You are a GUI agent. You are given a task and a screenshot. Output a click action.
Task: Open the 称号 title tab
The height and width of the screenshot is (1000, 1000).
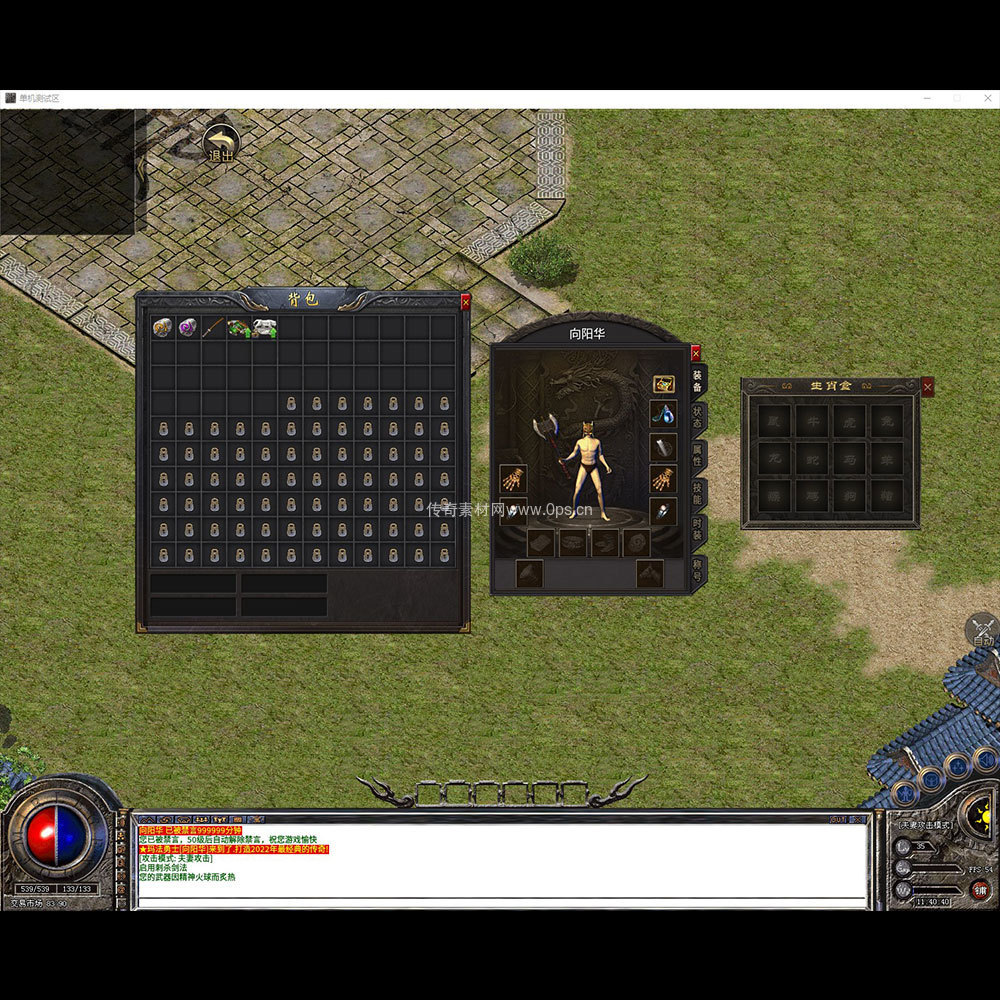(698, 570)
